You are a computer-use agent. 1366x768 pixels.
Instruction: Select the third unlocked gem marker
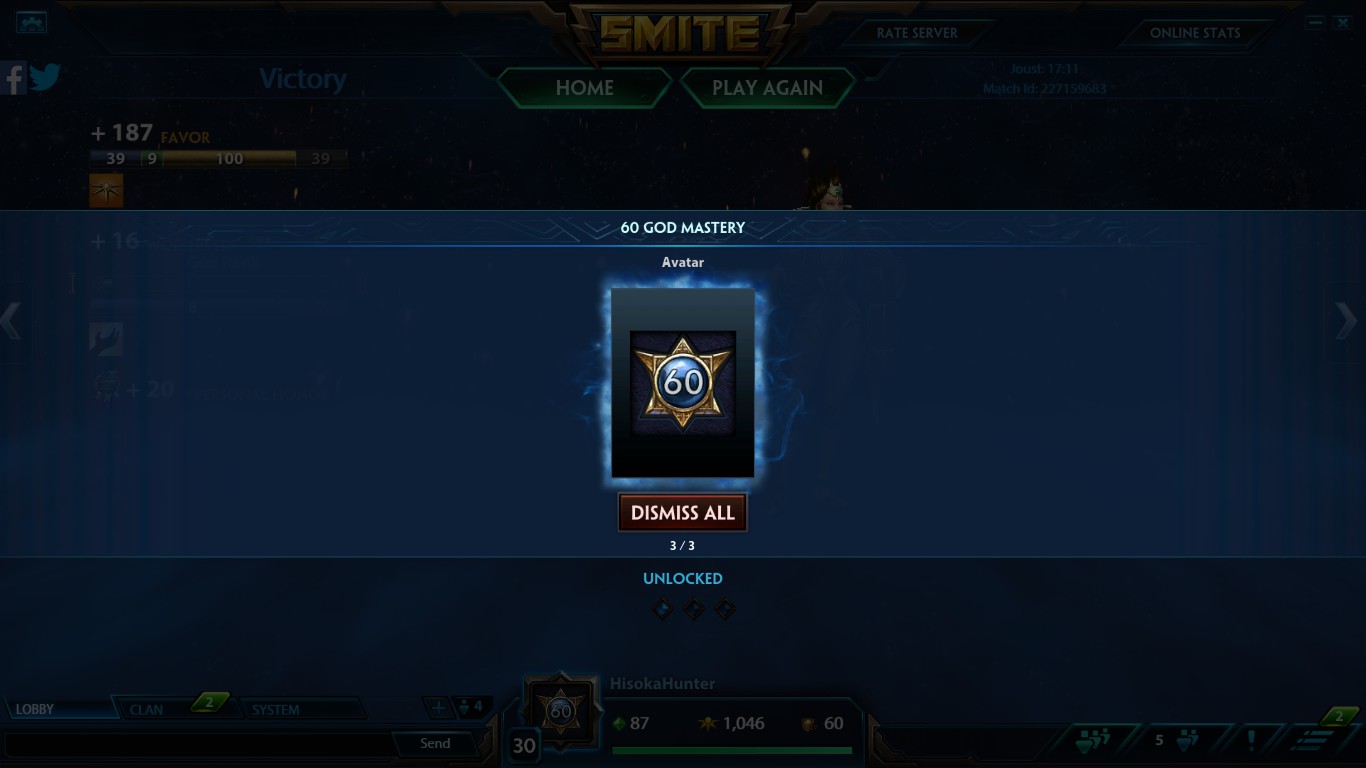724,609
